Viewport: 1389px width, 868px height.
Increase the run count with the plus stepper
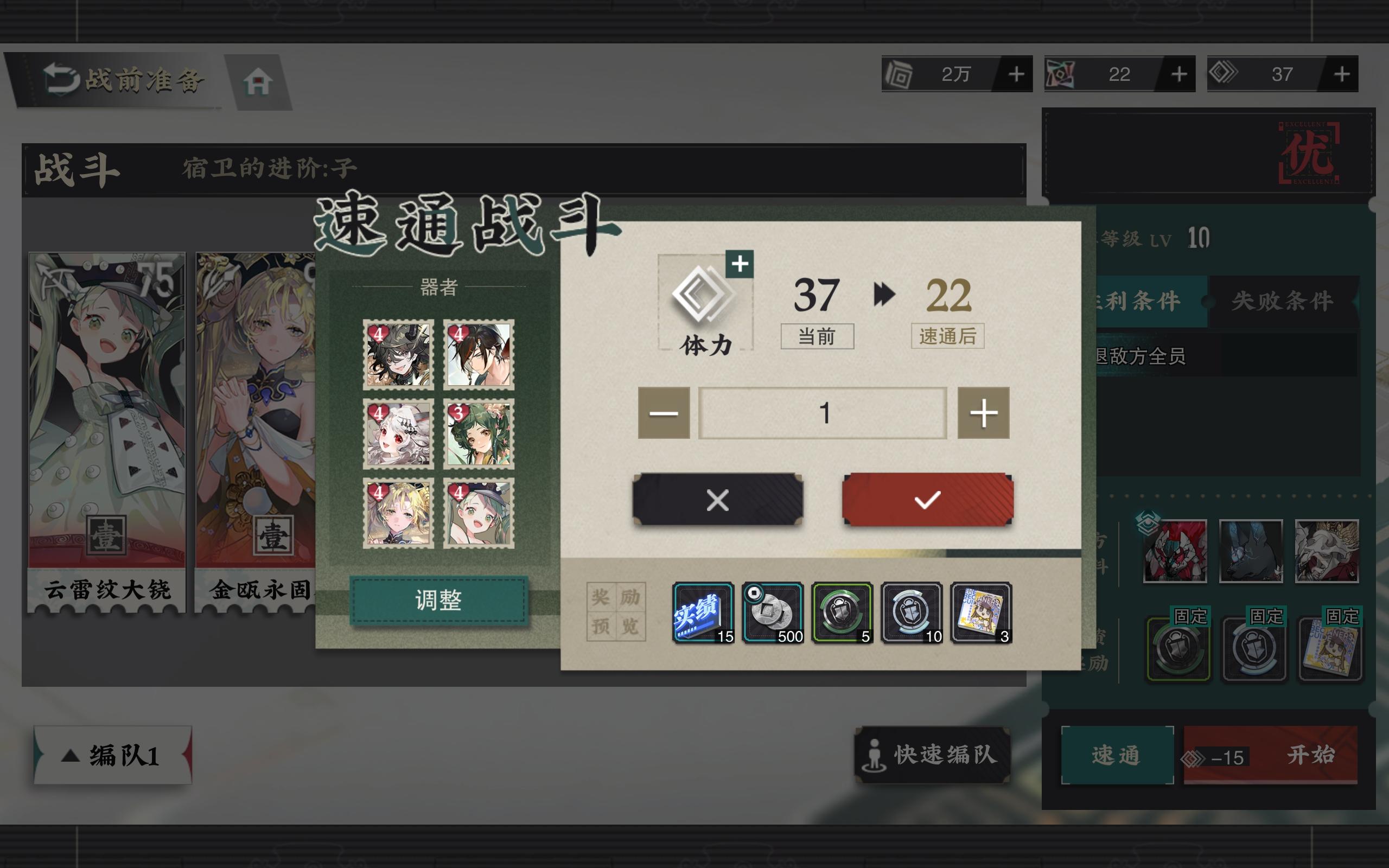(983, 413)
